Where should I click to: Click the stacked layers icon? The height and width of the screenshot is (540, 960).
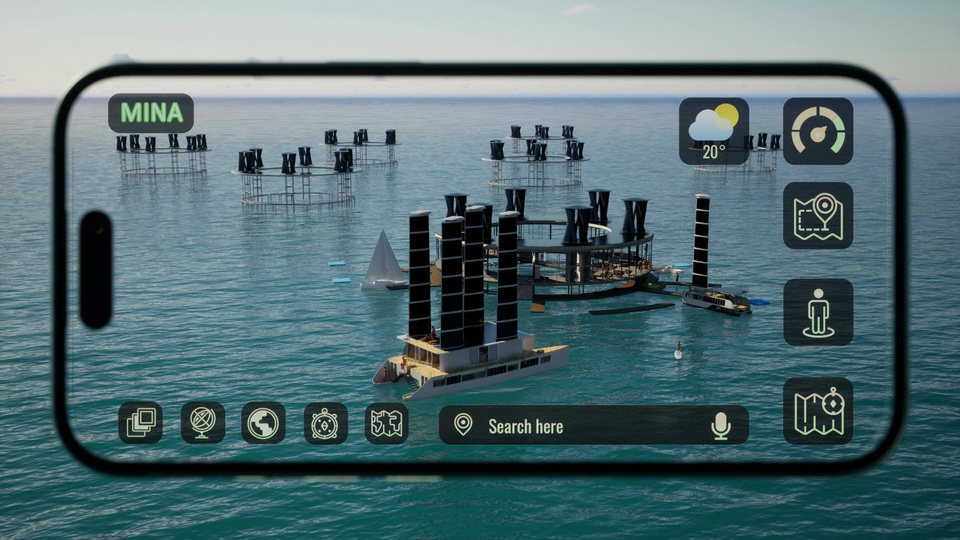click(x=140, y=423)
